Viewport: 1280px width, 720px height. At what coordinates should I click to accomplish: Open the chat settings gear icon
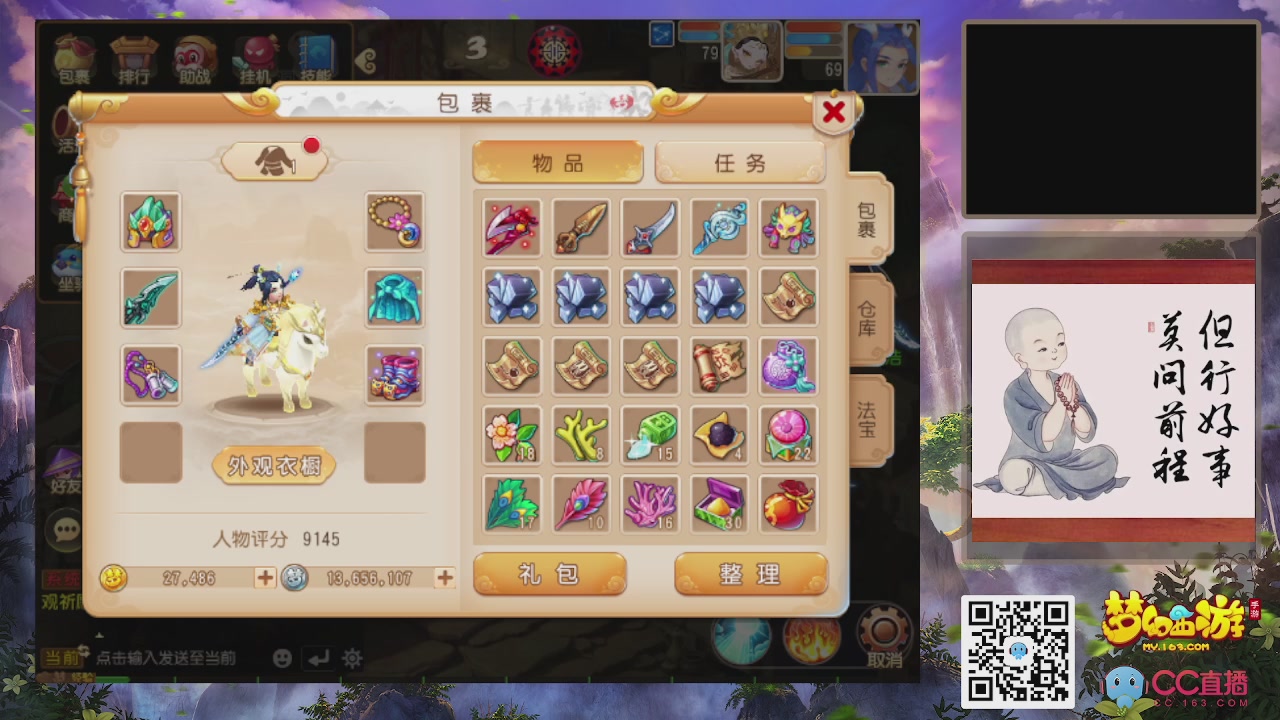[350, 658]
